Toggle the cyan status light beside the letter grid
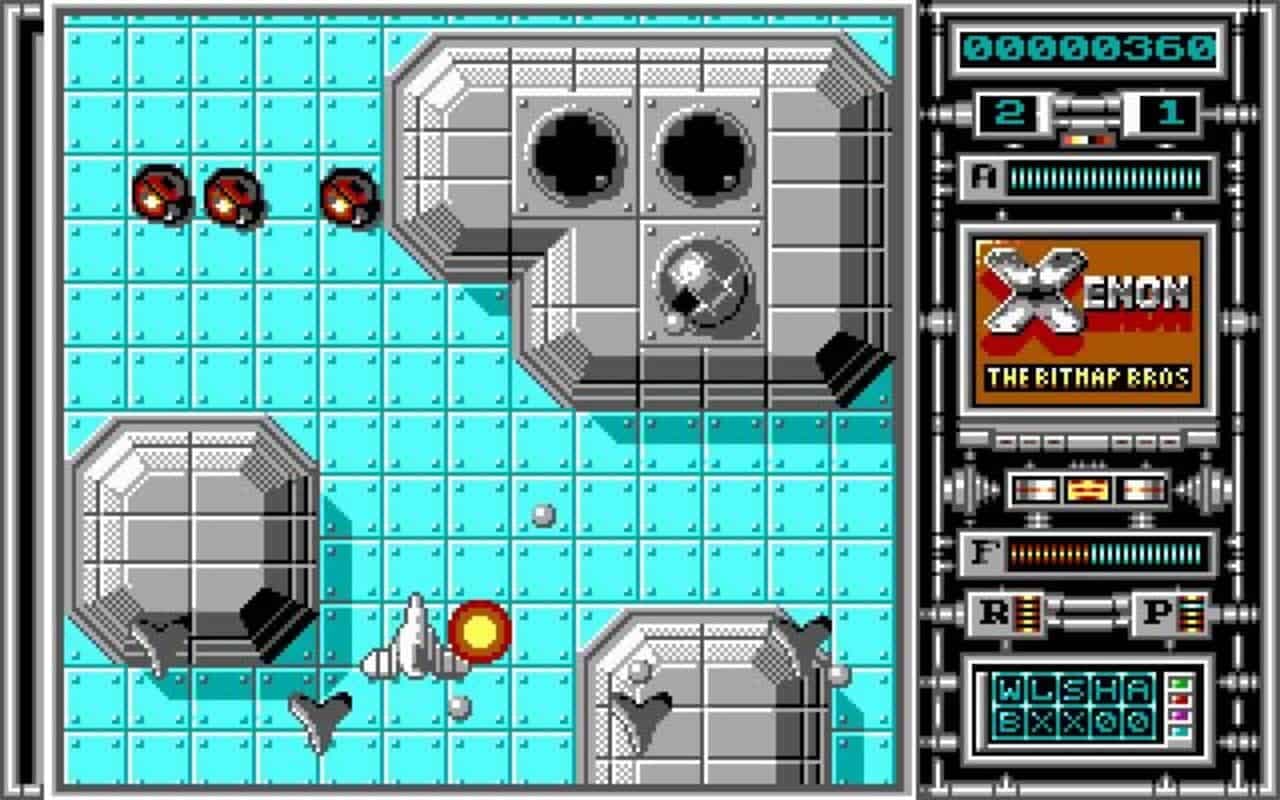Screen dimensions: 1280x800 coord(1180,731)
